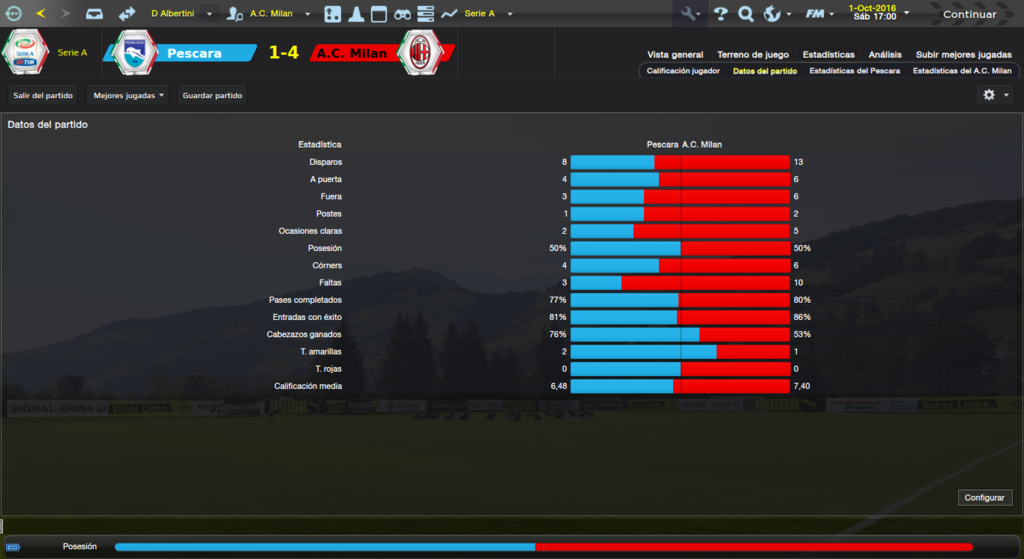Click the Pescara team name banner
Image resolution: width=1024 pixels, height=559 pixels.
point(194,53)
